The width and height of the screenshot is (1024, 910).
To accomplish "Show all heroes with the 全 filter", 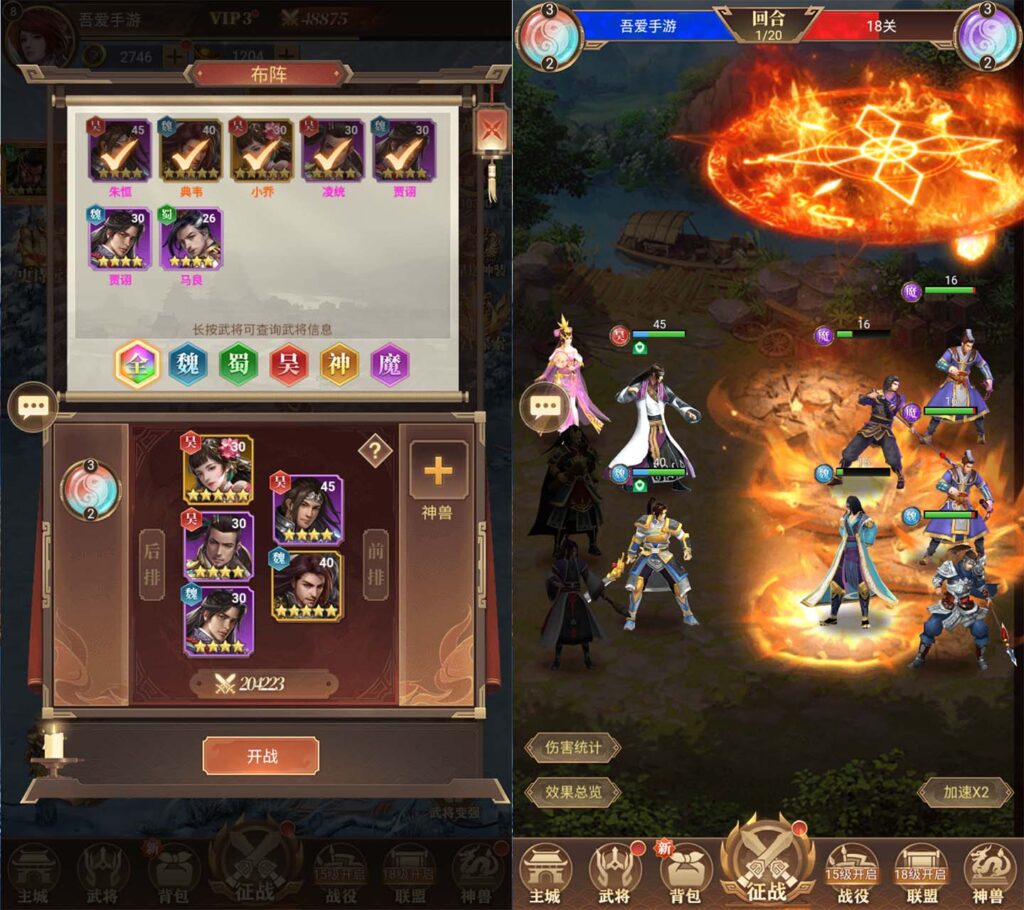I will tap(137, 365).
